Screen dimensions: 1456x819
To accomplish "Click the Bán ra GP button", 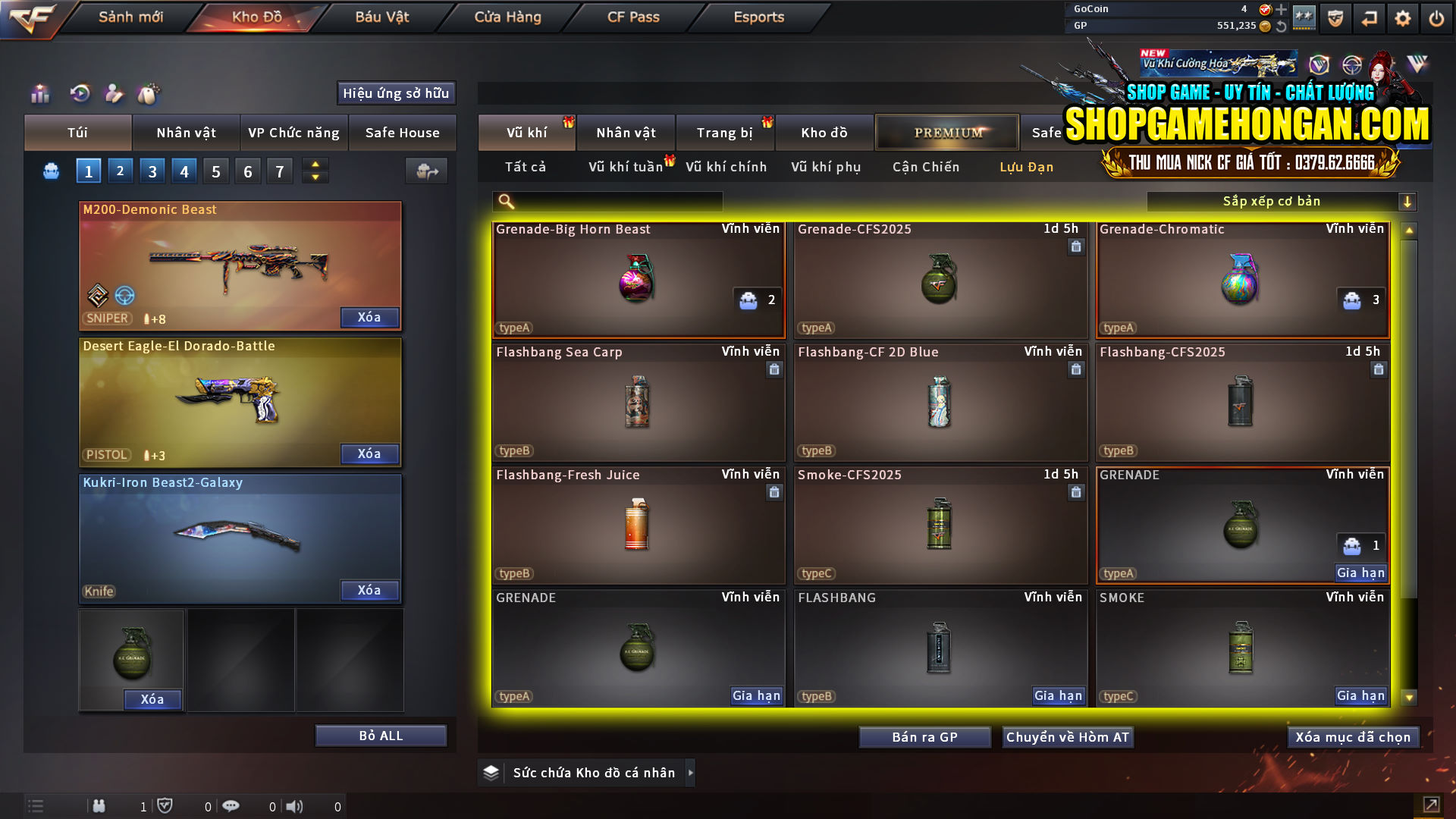I will tap(924, 736).
